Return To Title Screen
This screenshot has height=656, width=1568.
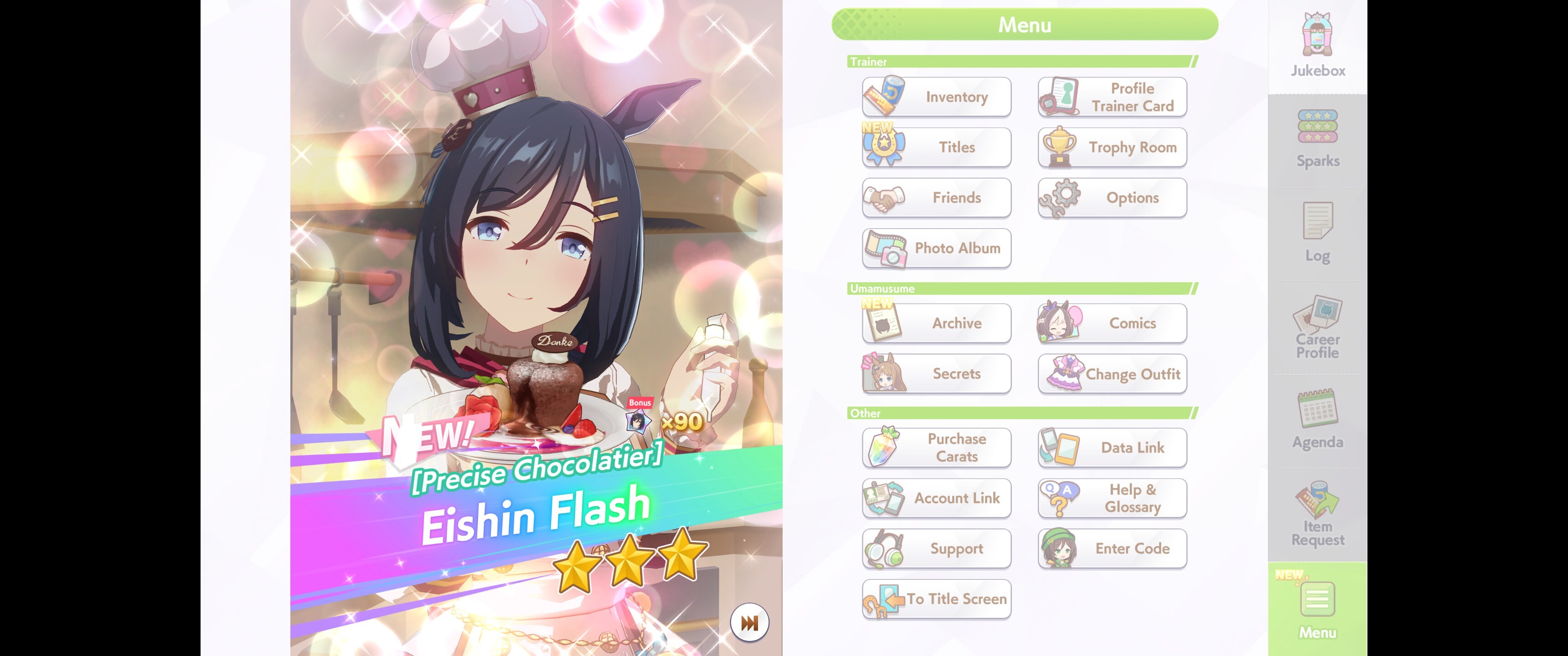[936, 600]
